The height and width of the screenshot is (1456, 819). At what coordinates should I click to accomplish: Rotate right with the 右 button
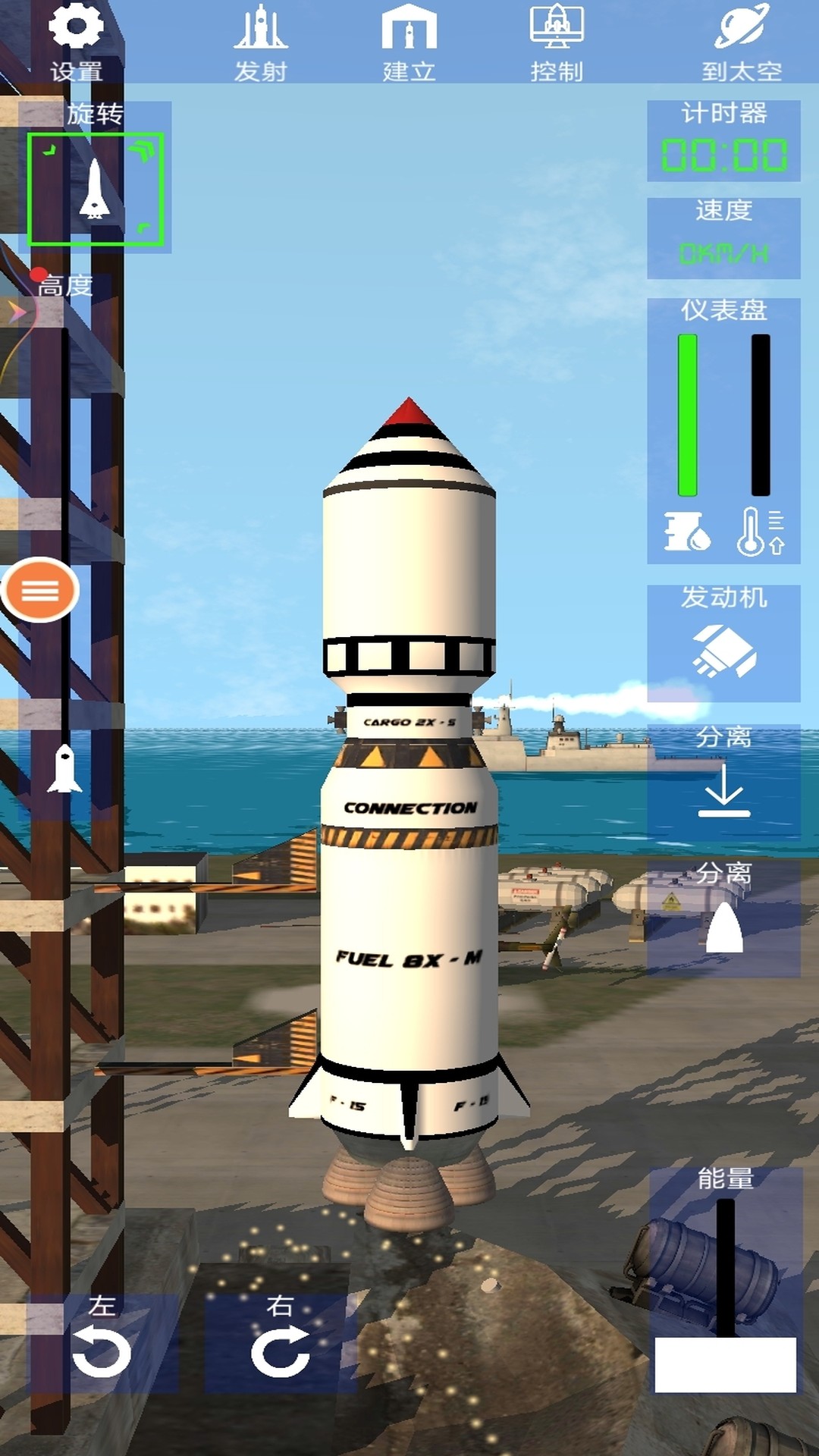coord(280,1344)
